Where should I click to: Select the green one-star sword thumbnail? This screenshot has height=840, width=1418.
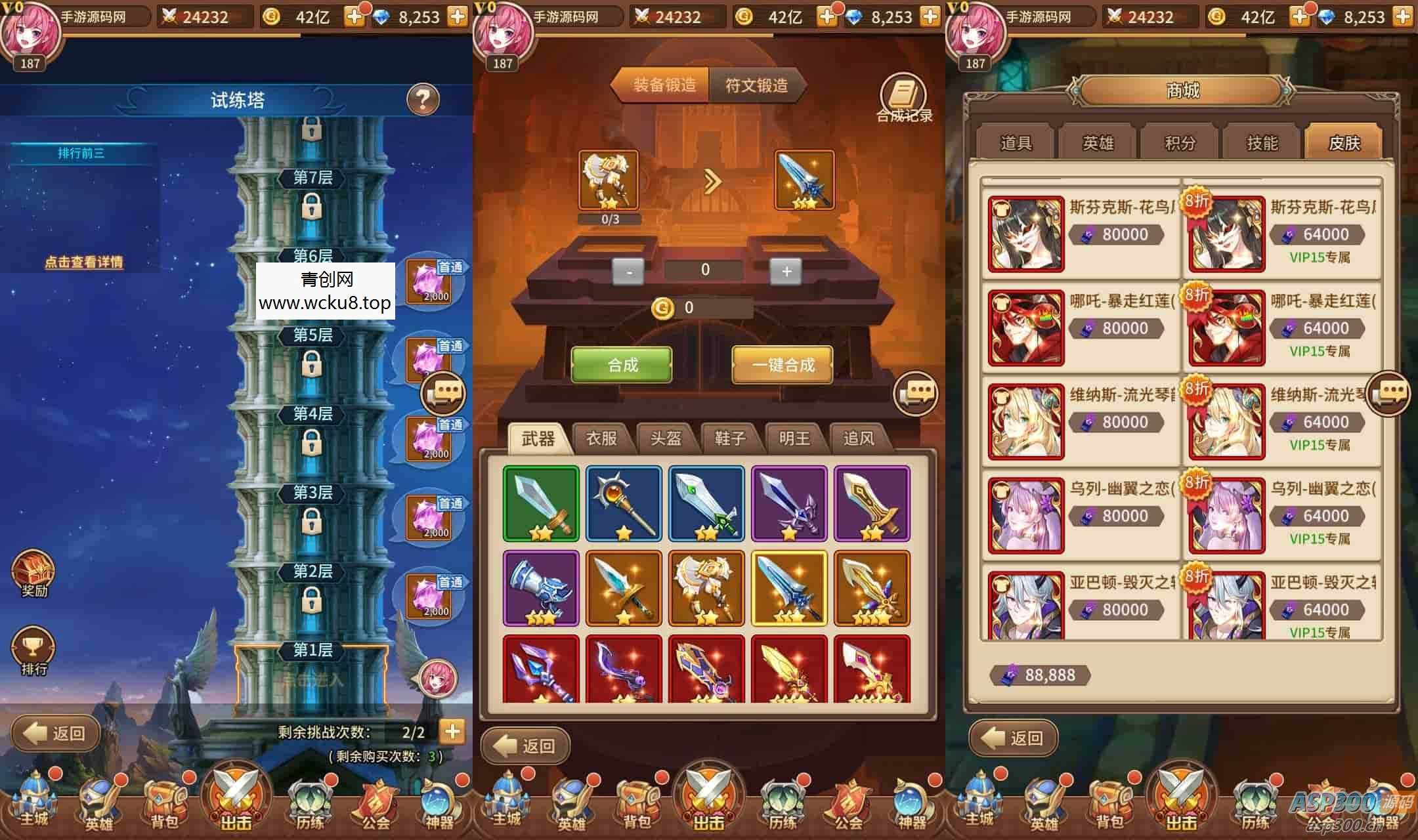(x=540, y=502)
